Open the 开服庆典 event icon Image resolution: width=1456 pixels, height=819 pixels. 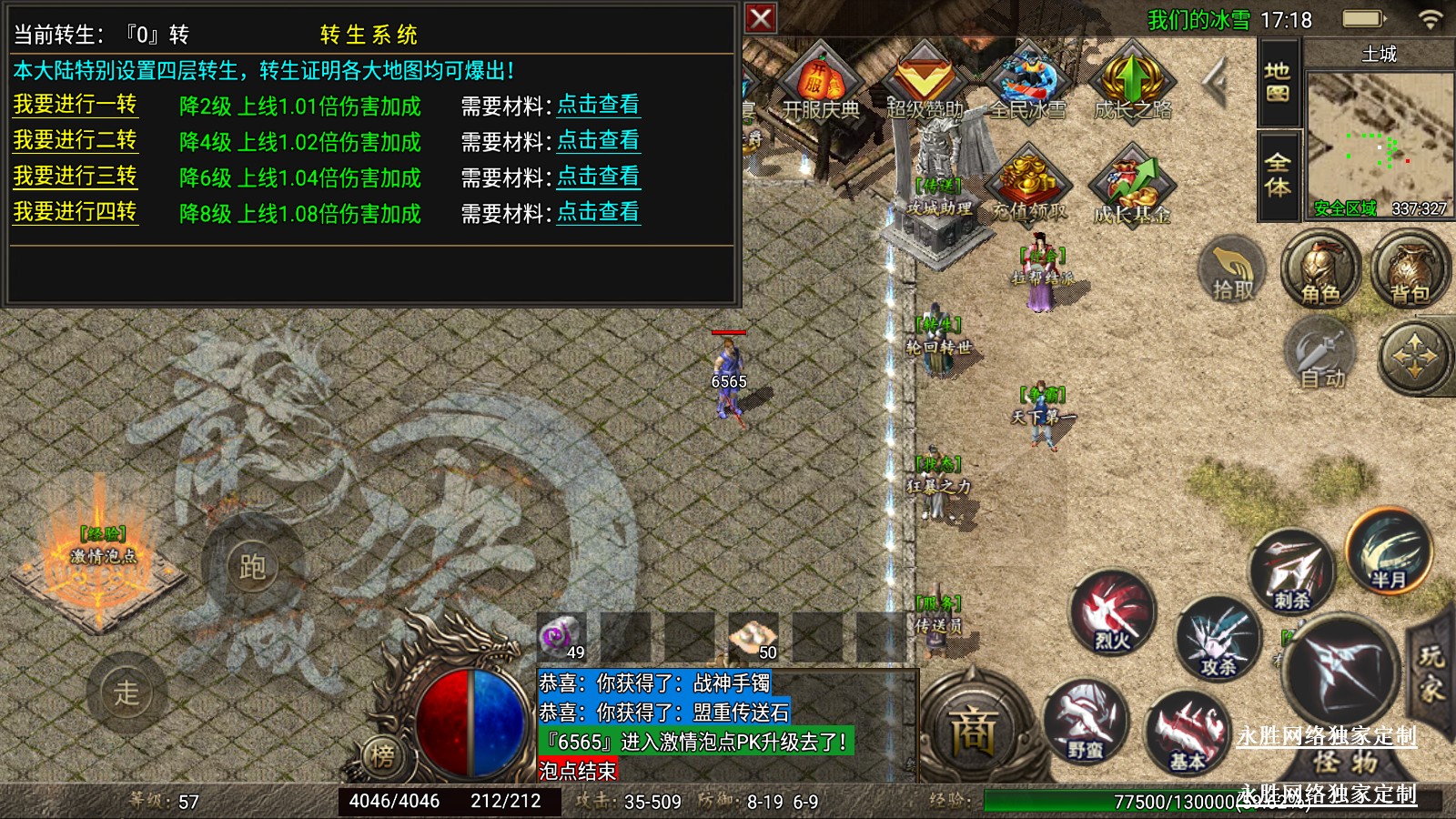click(x=821, y=84)
